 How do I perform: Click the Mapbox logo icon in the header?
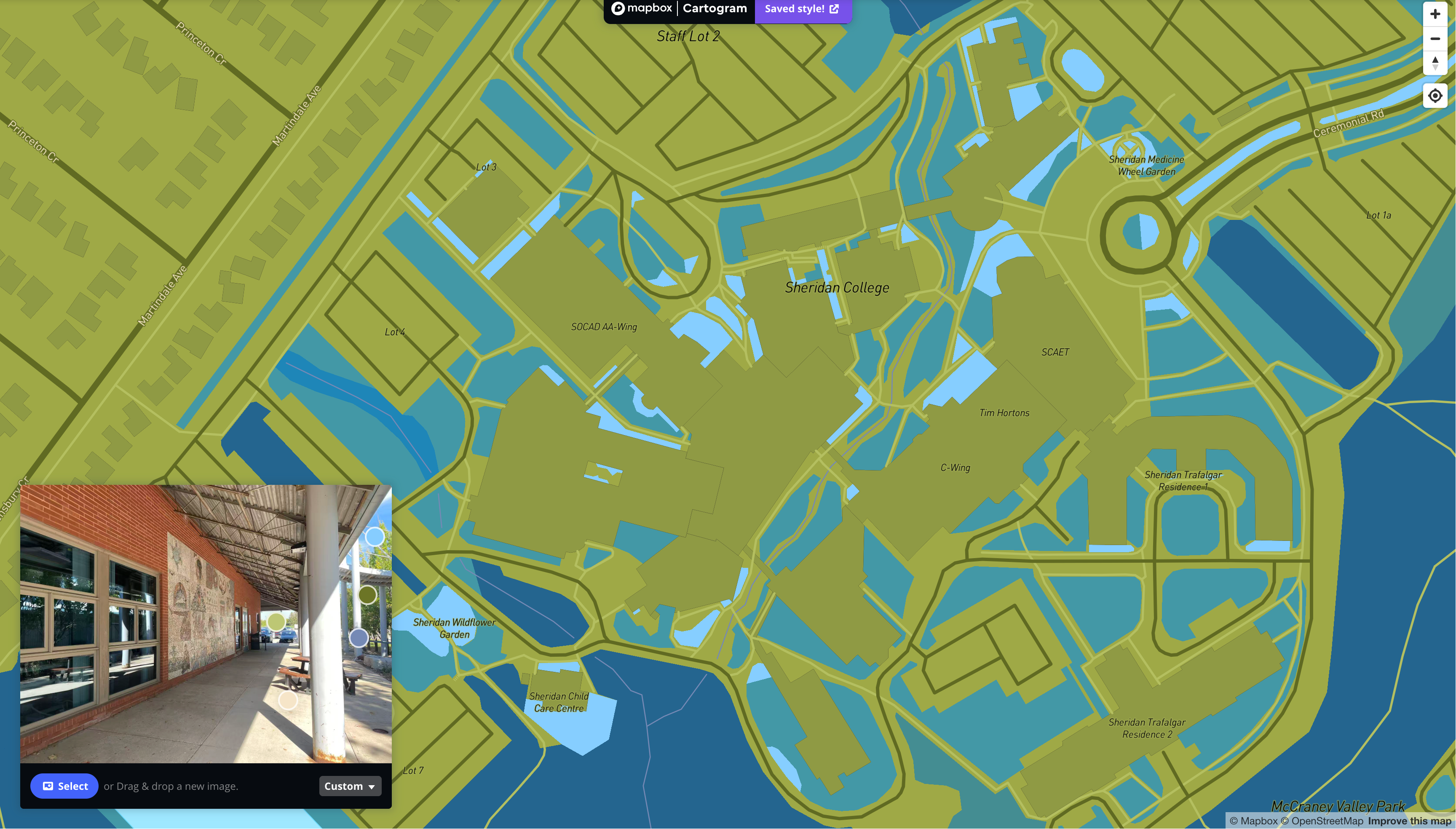click(619, 8)
